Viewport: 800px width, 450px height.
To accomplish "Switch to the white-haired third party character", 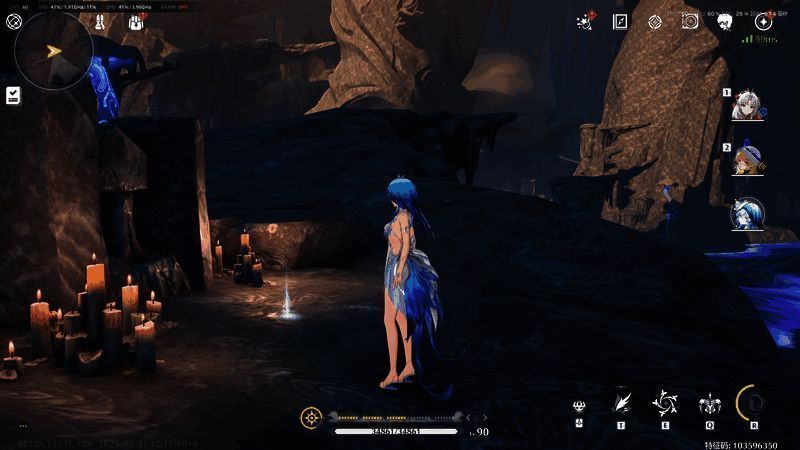I will [745, 212].
